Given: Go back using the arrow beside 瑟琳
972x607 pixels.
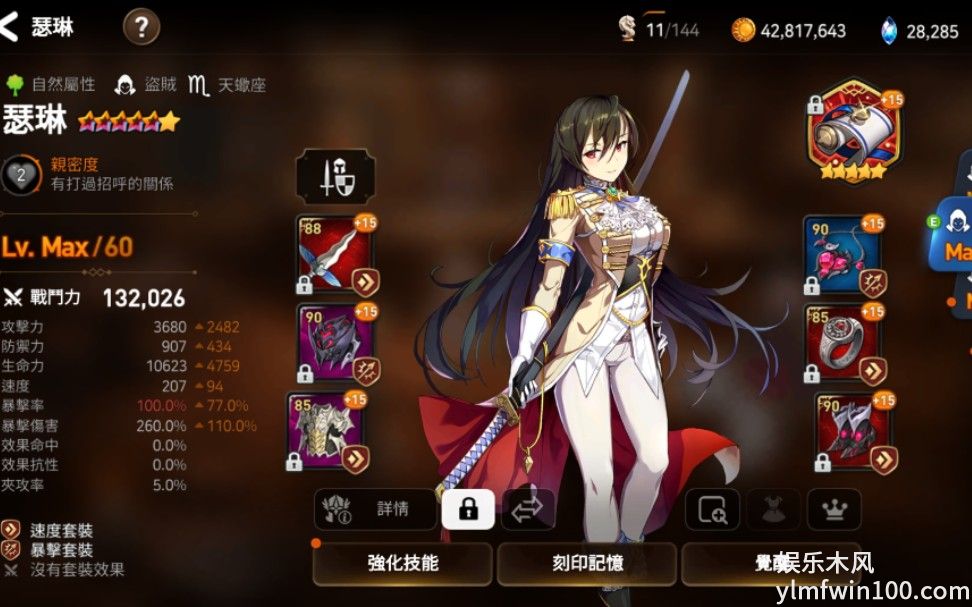Looking at the screenshot, I should tap(11, 27).
